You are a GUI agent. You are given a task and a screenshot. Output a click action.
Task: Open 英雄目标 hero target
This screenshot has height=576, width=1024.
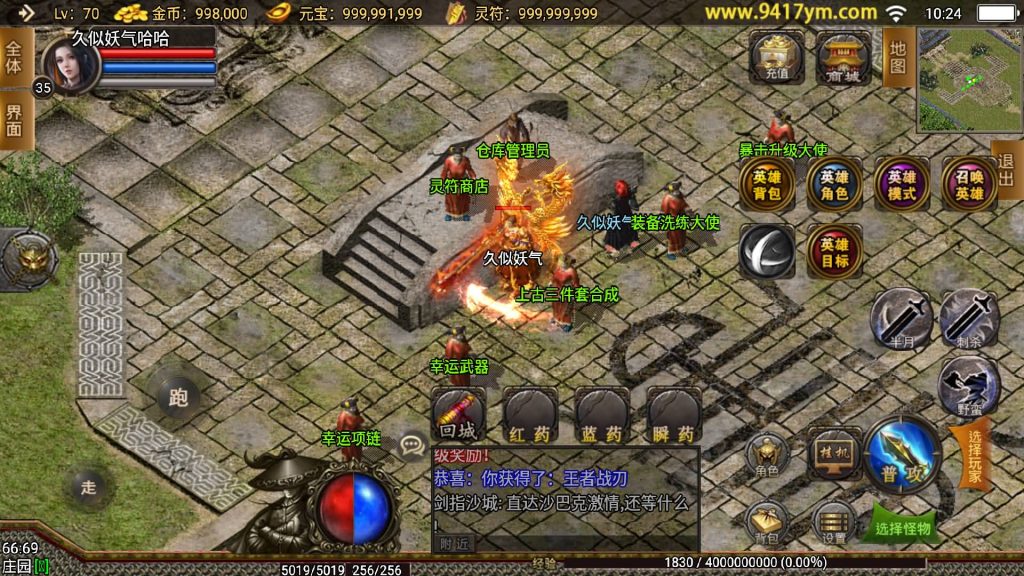pos(834,252)
